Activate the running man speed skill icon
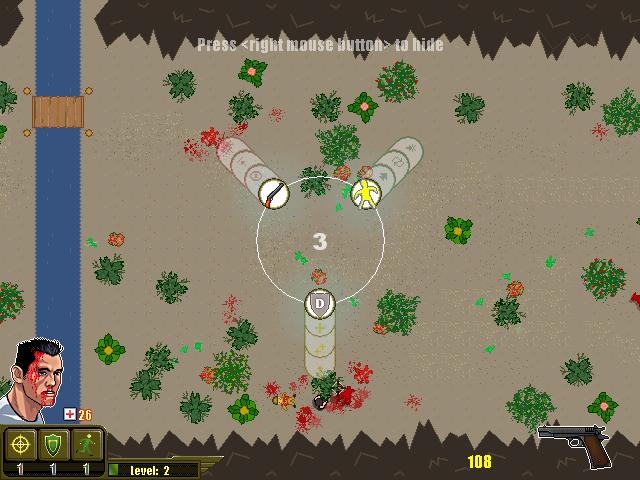Viewport: 640px width, 480px height. [x=86, y=444]
